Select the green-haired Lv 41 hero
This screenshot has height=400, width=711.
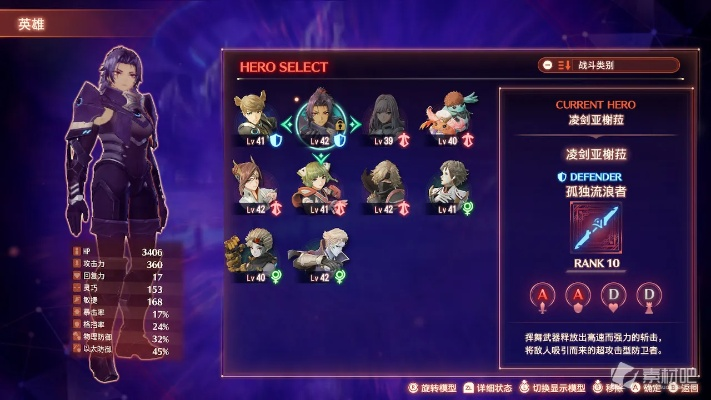320,185
